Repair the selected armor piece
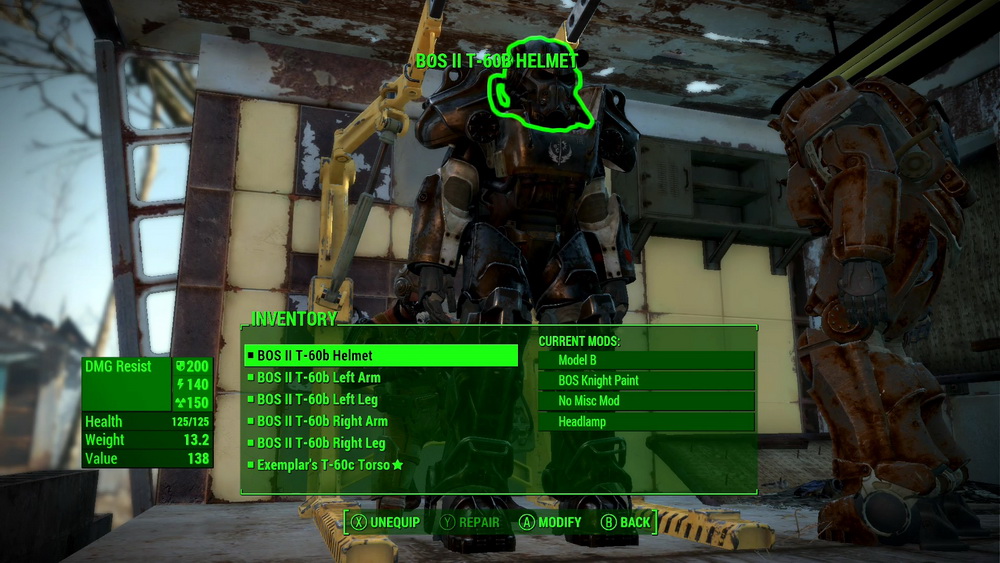 [x=470, y=522]
